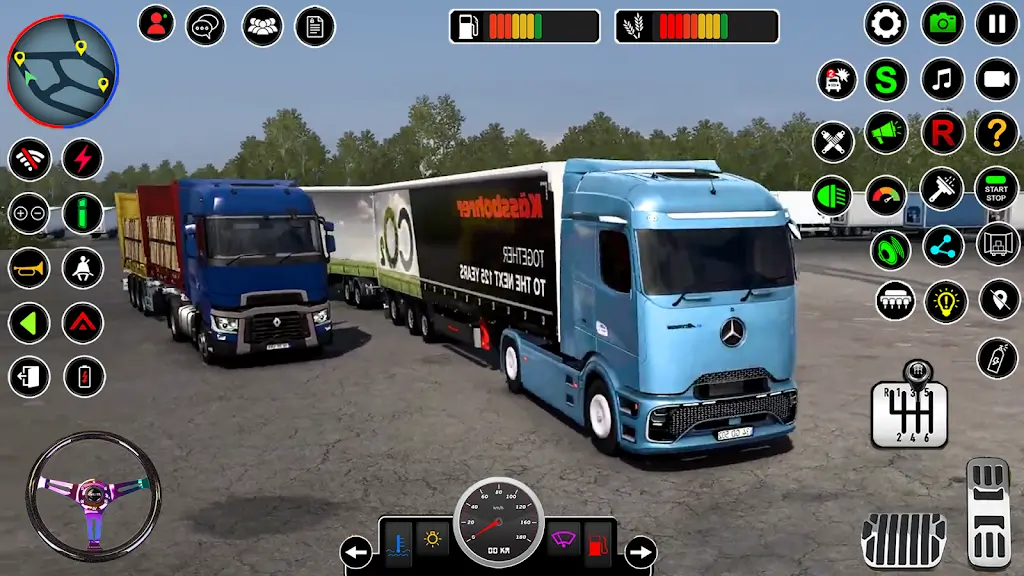Toggle the music note button

pos(942,79)
